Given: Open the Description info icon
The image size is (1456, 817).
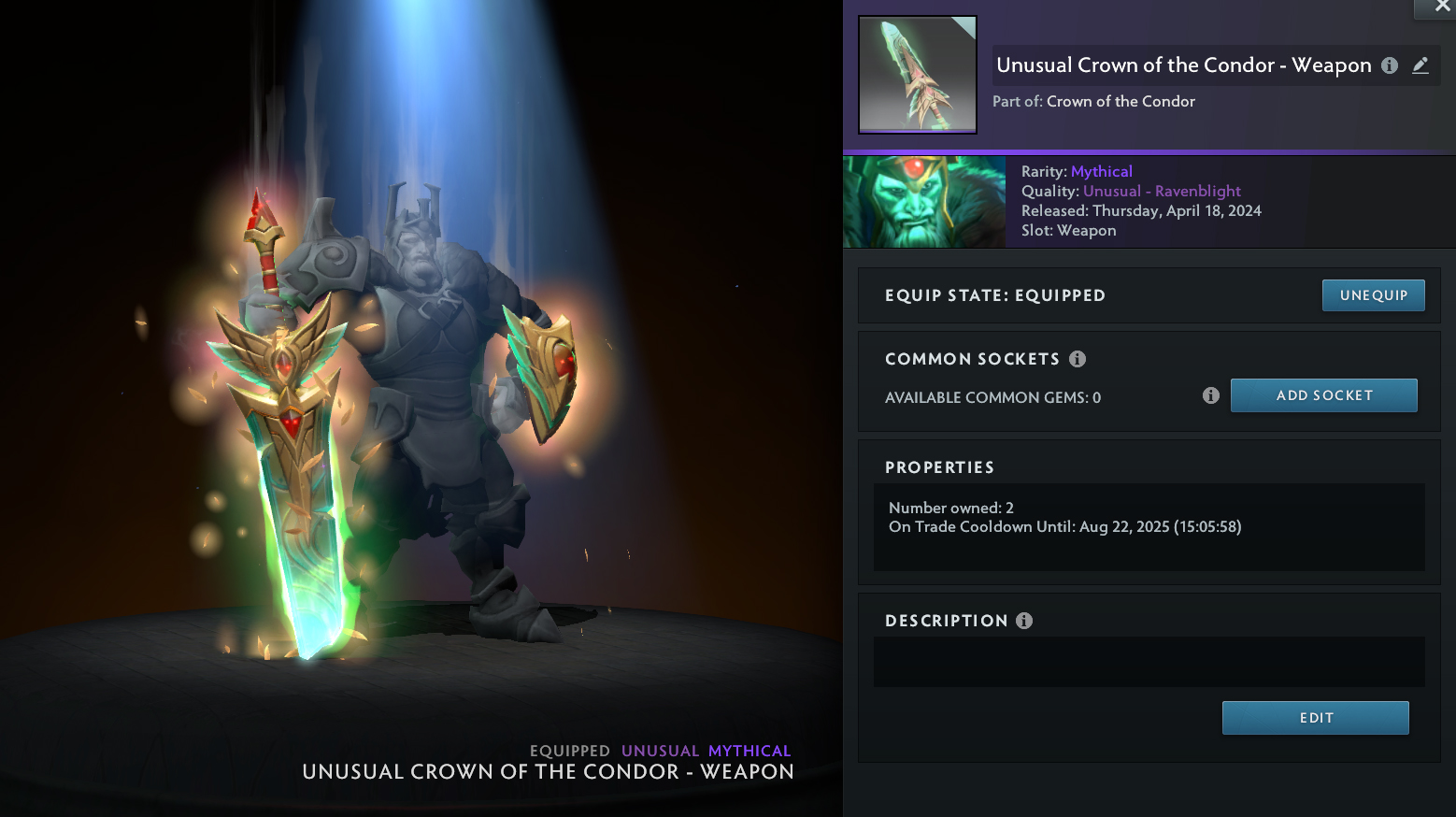Looking at the screenshot, I should tap(1024, 621).
